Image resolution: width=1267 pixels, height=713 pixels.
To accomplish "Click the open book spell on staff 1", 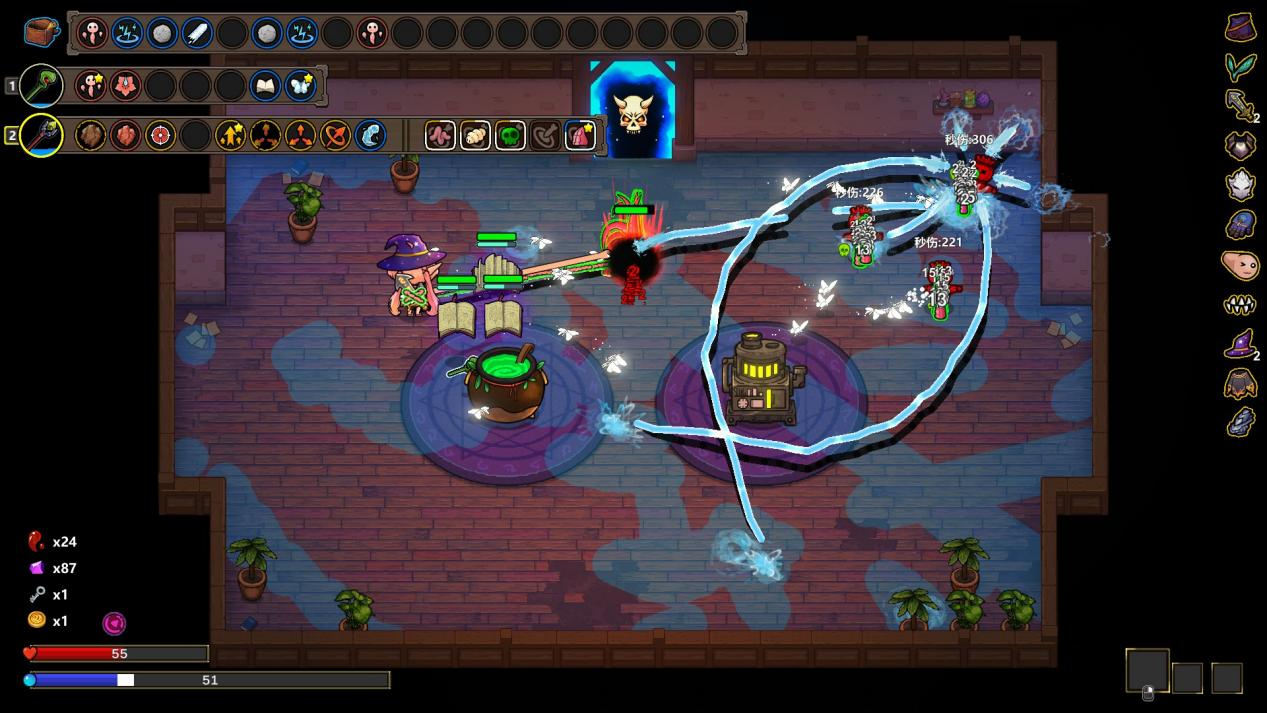I will (x=265, y=86).
